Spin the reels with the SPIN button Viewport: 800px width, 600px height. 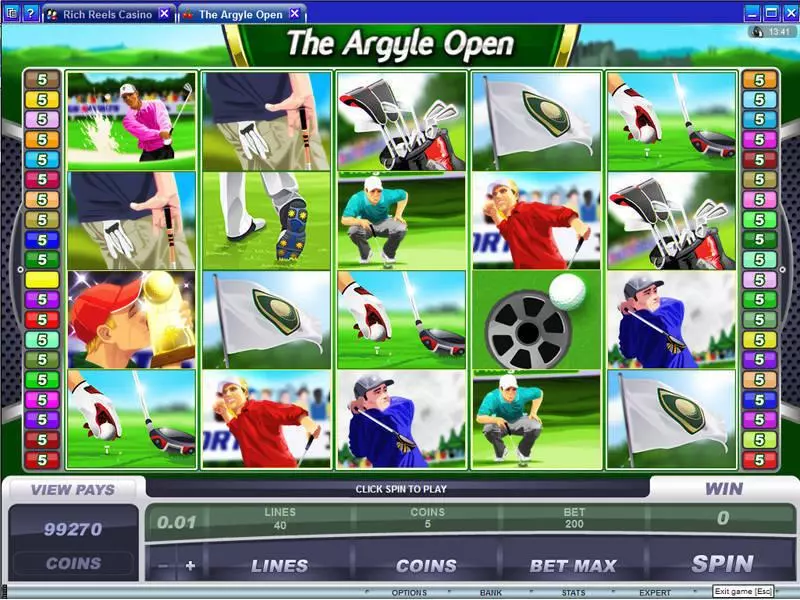(722, 565)
